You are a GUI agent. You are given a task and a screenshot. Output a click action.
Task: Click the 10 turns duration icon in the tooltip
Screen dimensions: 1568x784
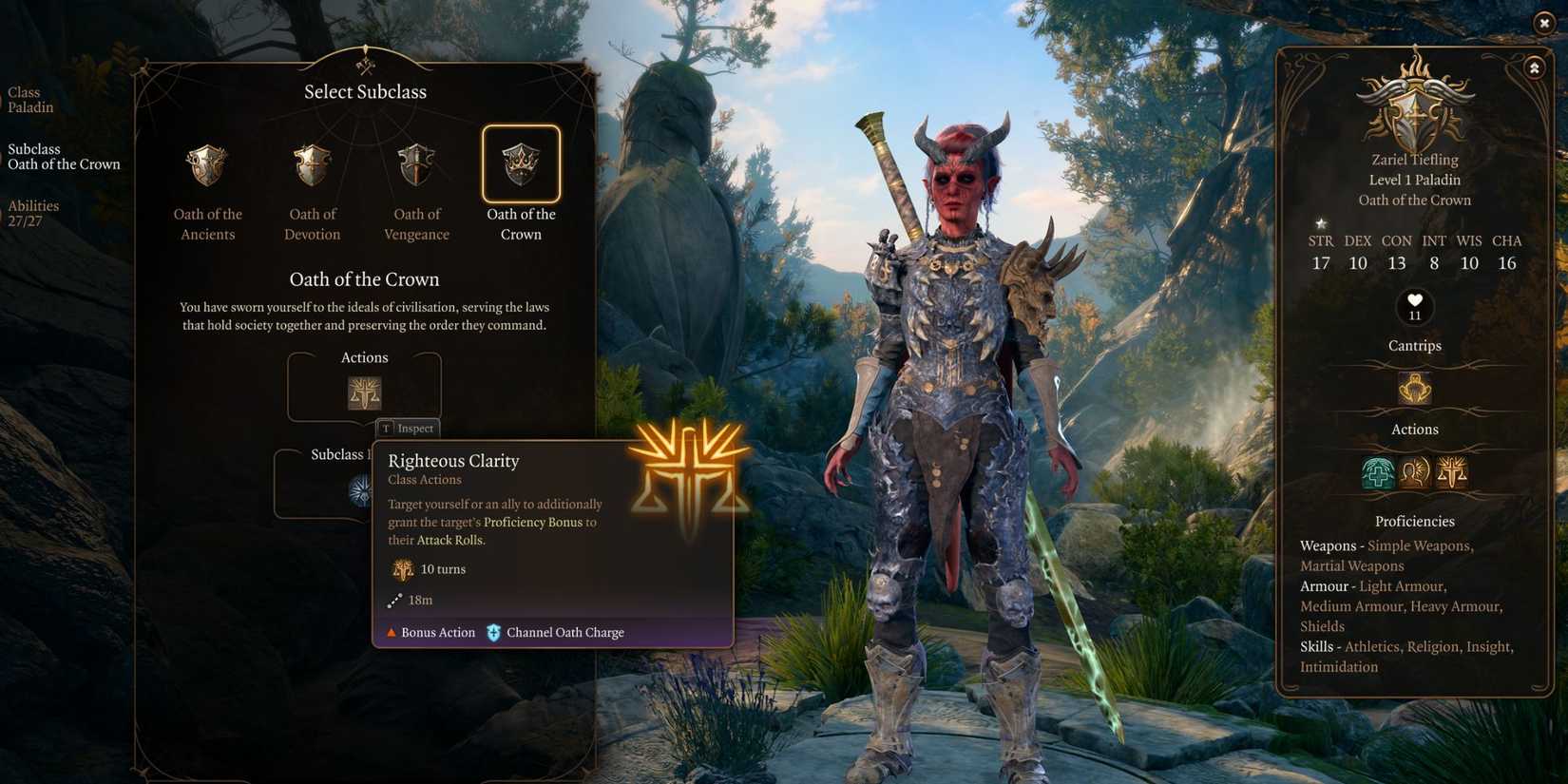click(403, 568)
